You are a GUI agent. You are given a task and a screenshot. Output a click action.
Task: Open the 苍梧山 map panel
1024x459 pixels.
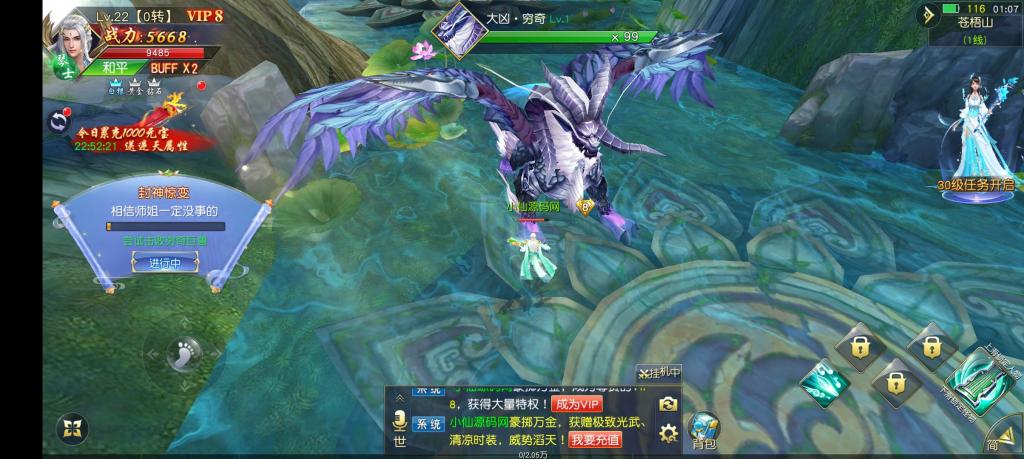point(975,24)
